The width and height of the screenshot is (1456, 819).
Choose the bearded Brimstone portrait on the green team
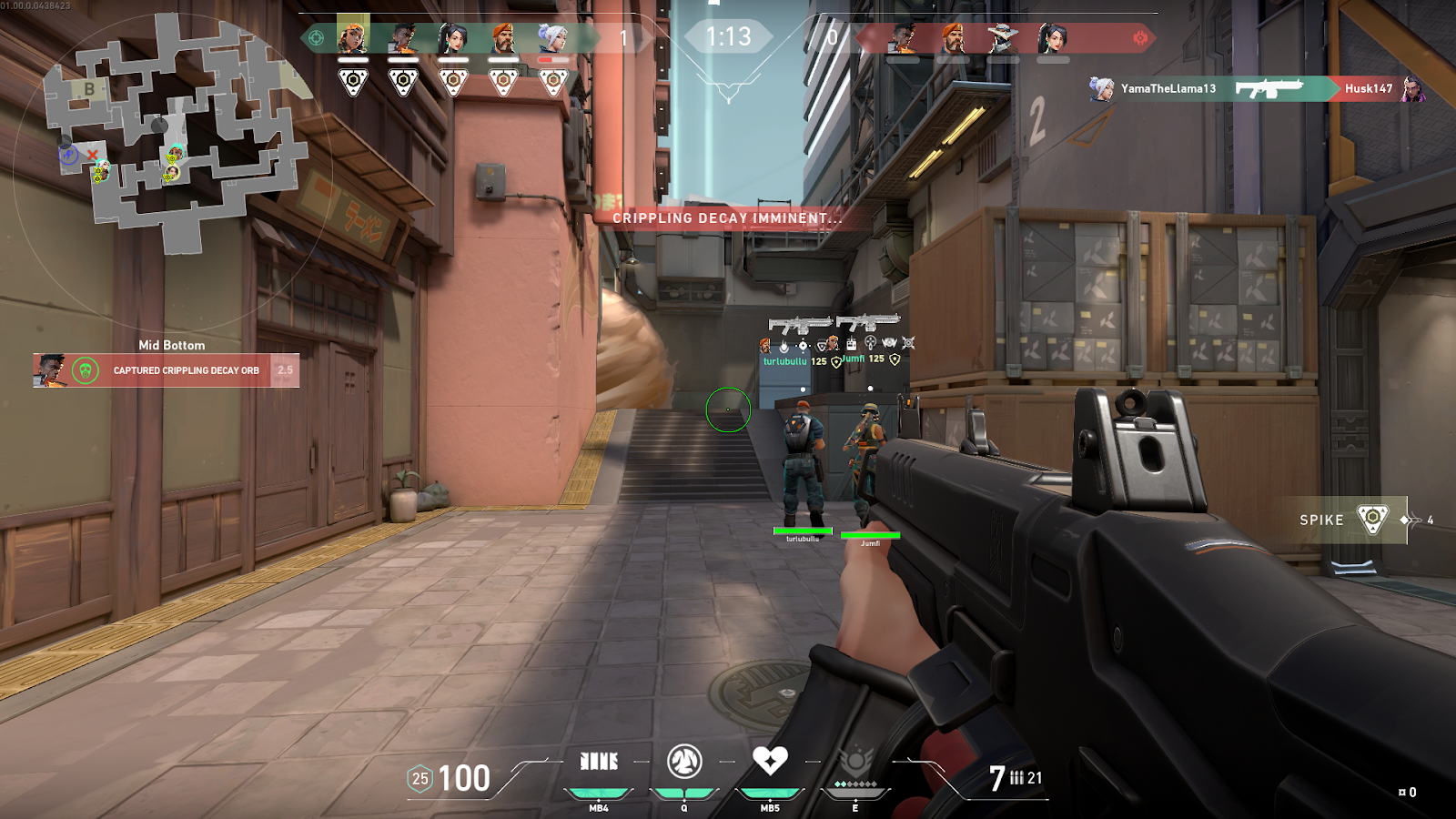502,37
